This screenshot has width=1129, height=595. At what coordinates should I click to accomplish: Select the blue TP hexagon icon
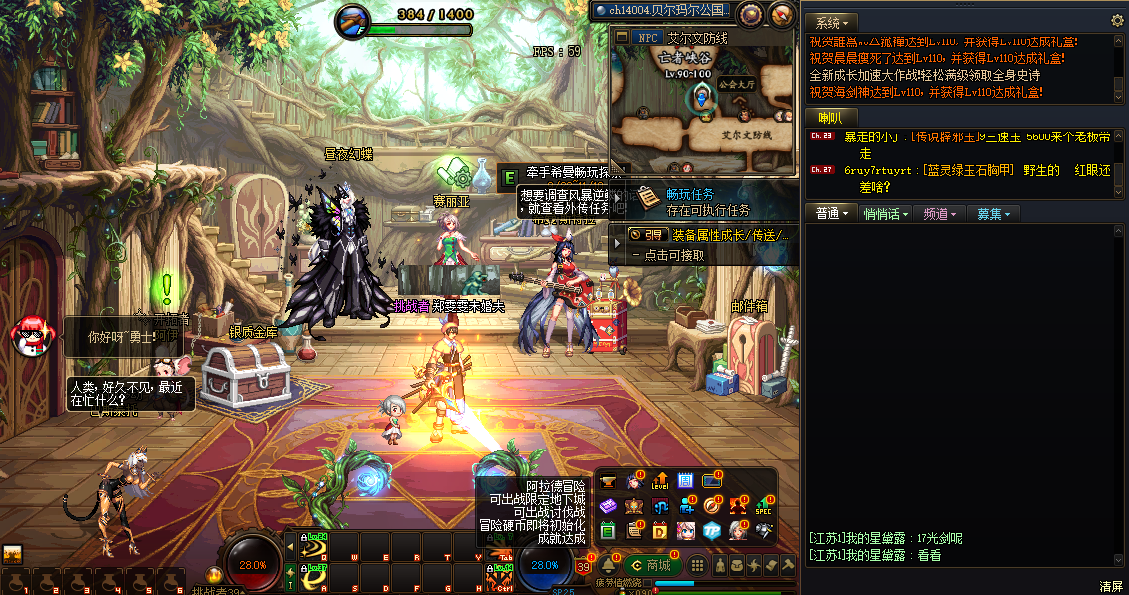tap(712, 530)
